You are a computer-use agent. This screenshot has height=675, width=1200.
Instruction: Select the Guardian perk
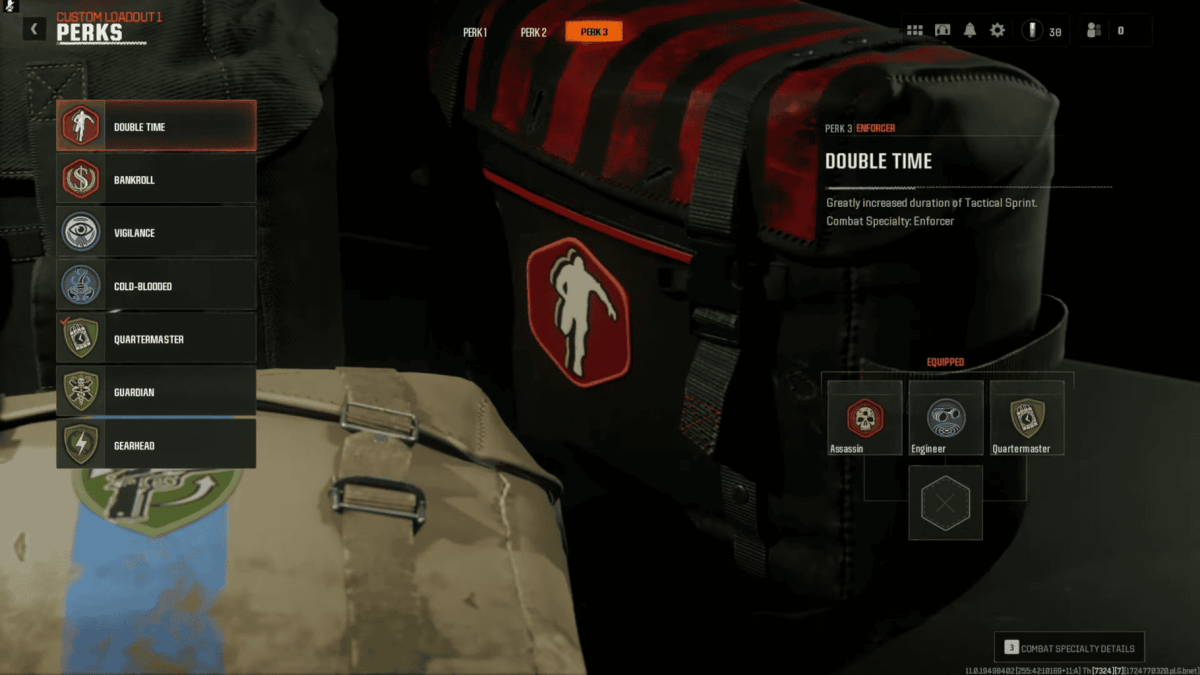156,392
